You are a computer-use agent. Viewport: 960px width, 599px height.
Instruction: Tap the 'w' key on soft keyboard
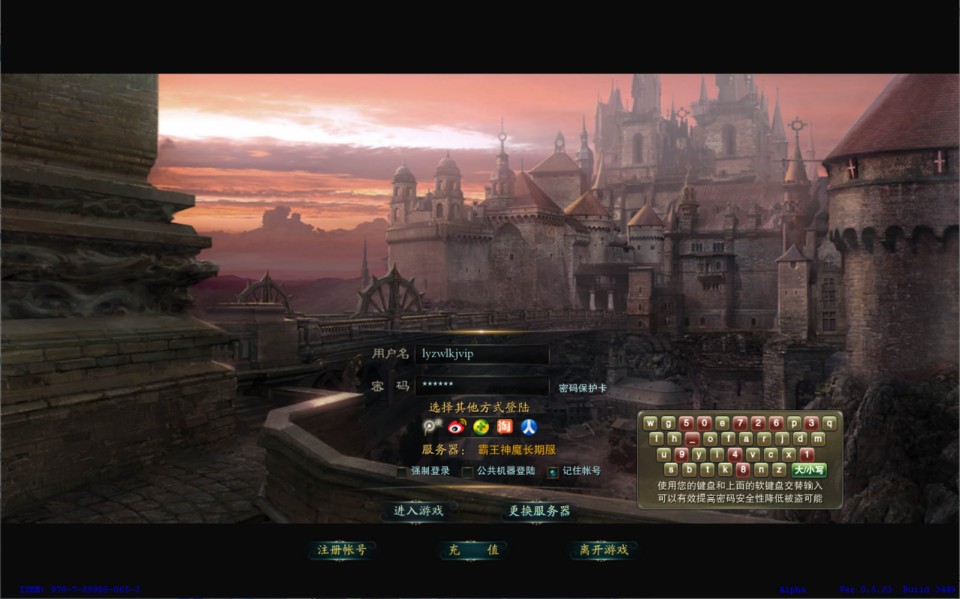(x=650, y=422)
